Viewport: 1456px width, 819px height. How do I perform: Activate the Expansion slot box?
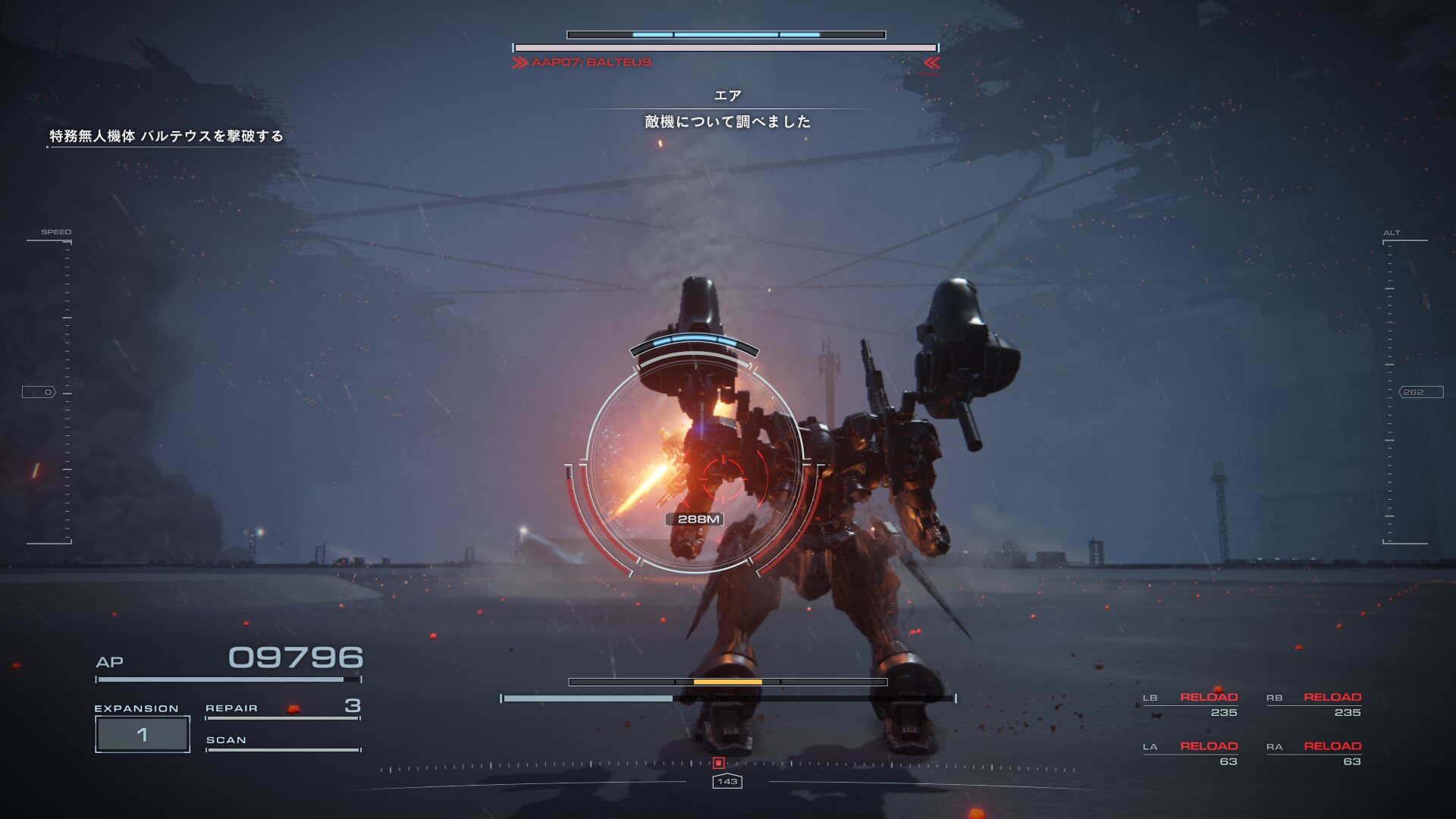(x=143, y=734)
